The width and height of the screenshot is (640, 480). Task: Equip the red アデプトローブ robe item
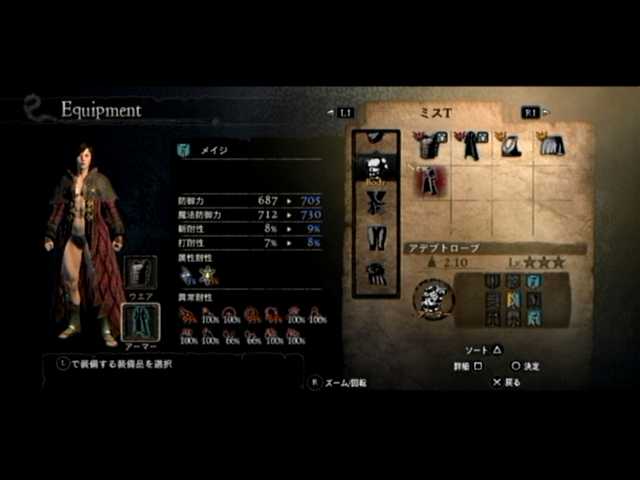(x=431, y=181)
